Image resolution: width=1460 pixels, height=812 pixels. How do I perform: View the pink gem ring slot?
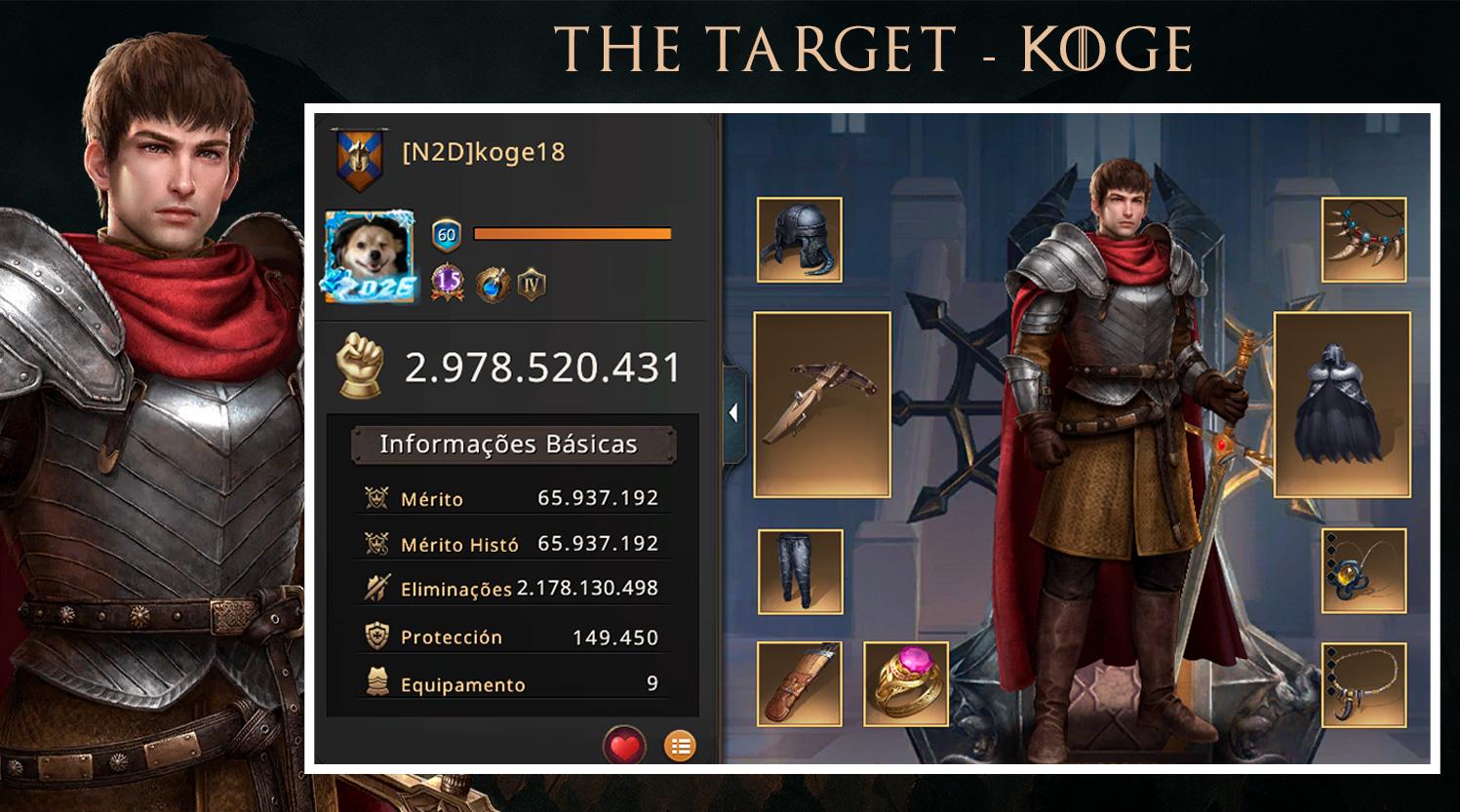coord(906,684)
